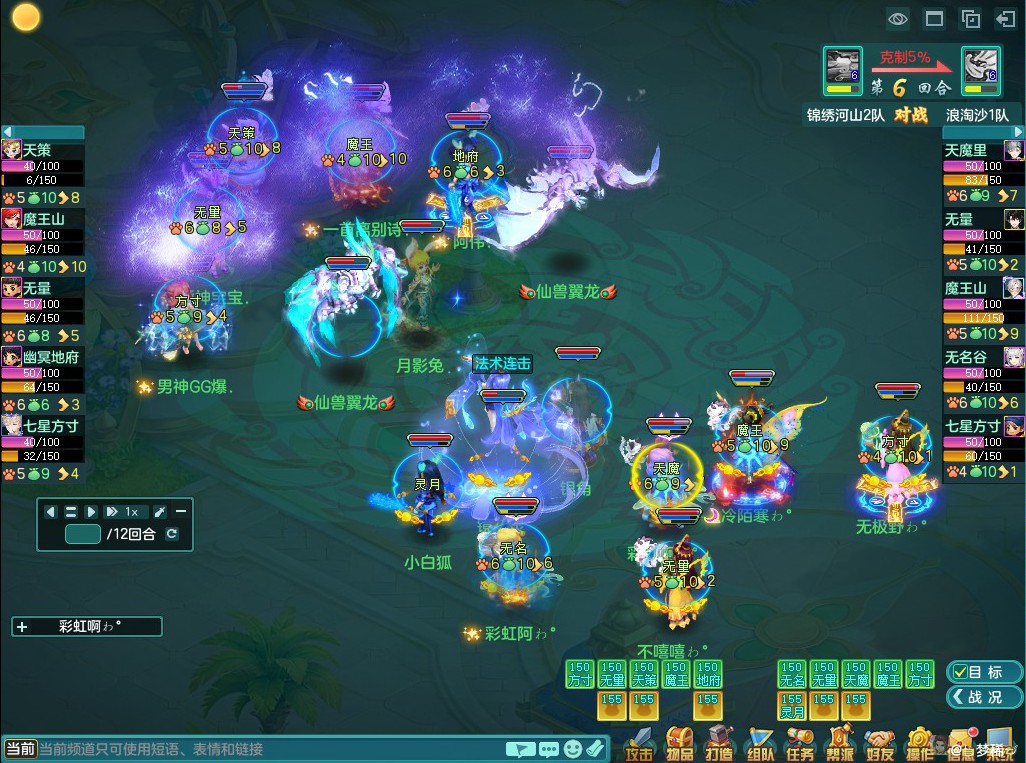Image resolution: width=1026 pixels, height=763 pixels.
Task: Open the 战况 battle status panel
Action: pos(985,697)
